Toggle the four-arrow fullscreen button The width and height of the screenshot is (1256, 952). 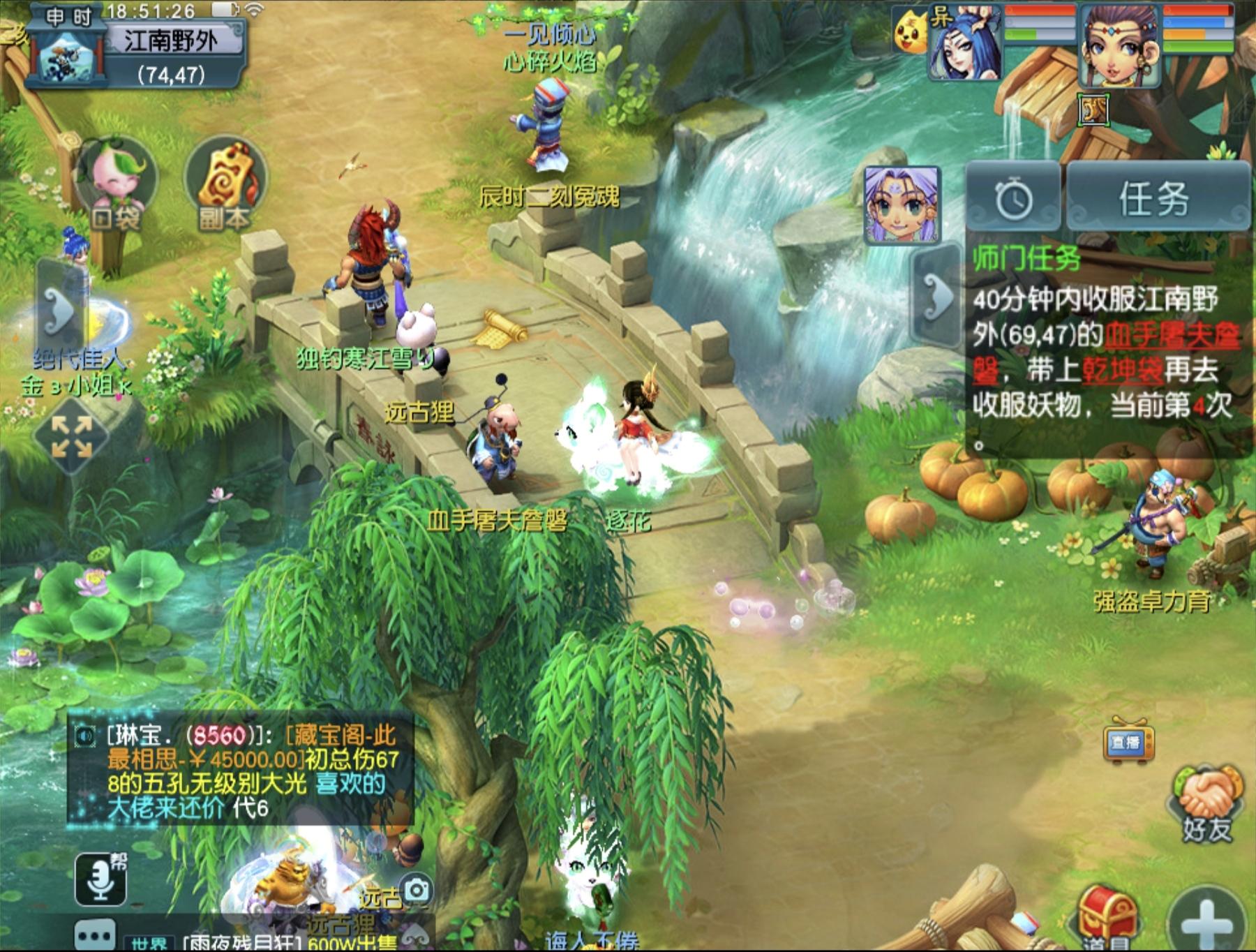[x=72, y=437]
